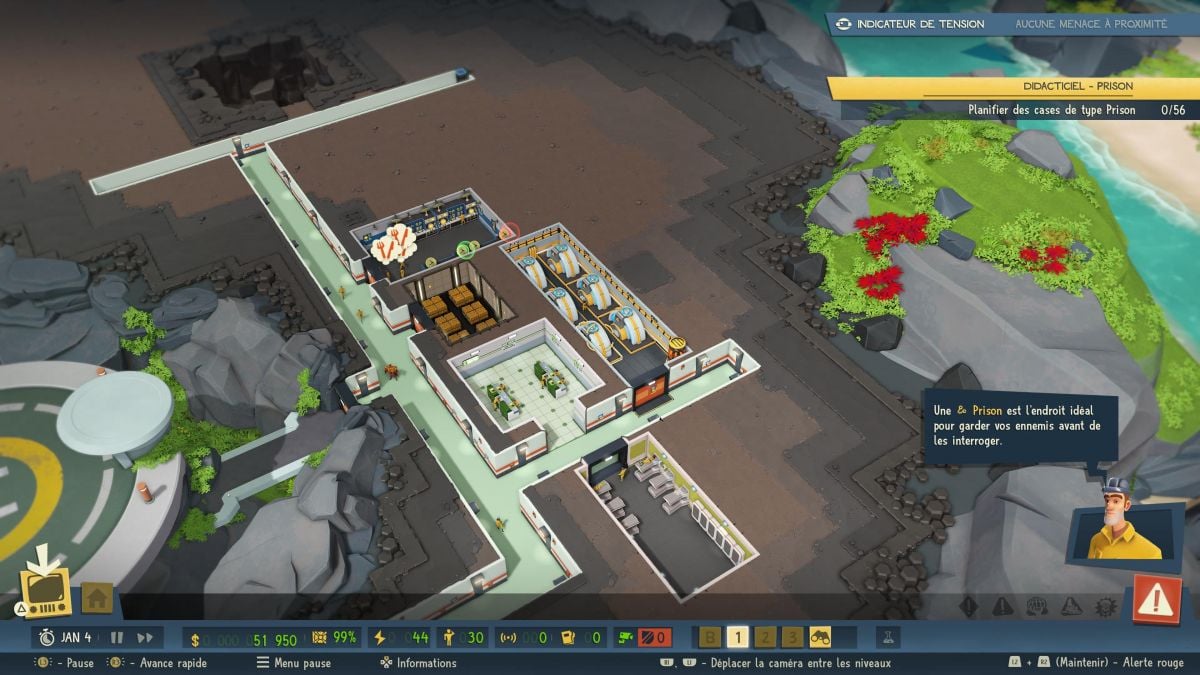Open the TV build menu icon
1200x675 pixels.
46,590
